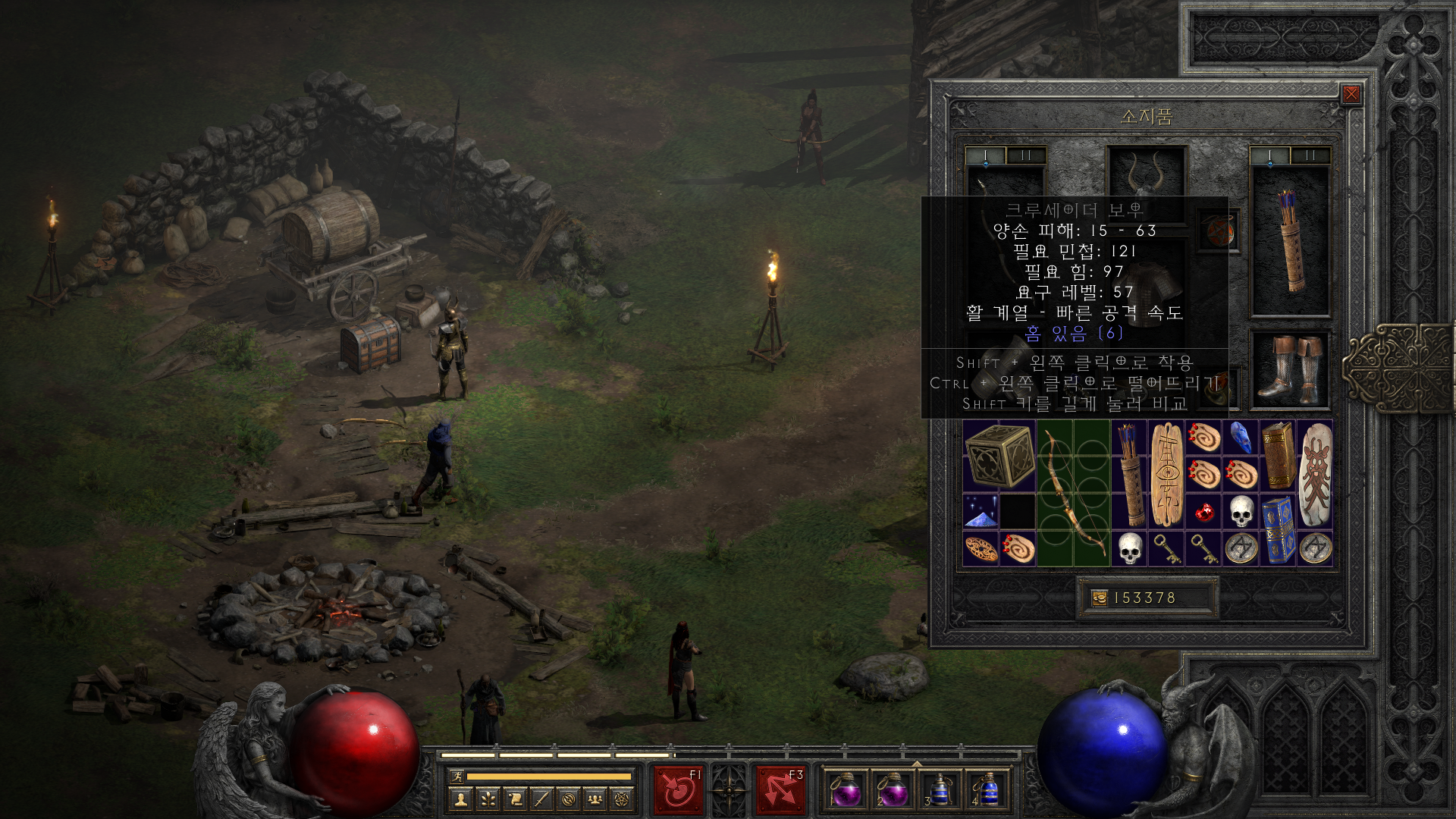Image resolution: width=1456 pixels, height=819 pixels.
Task: Open the skill tree from mini panel
Action: point(488,799)
